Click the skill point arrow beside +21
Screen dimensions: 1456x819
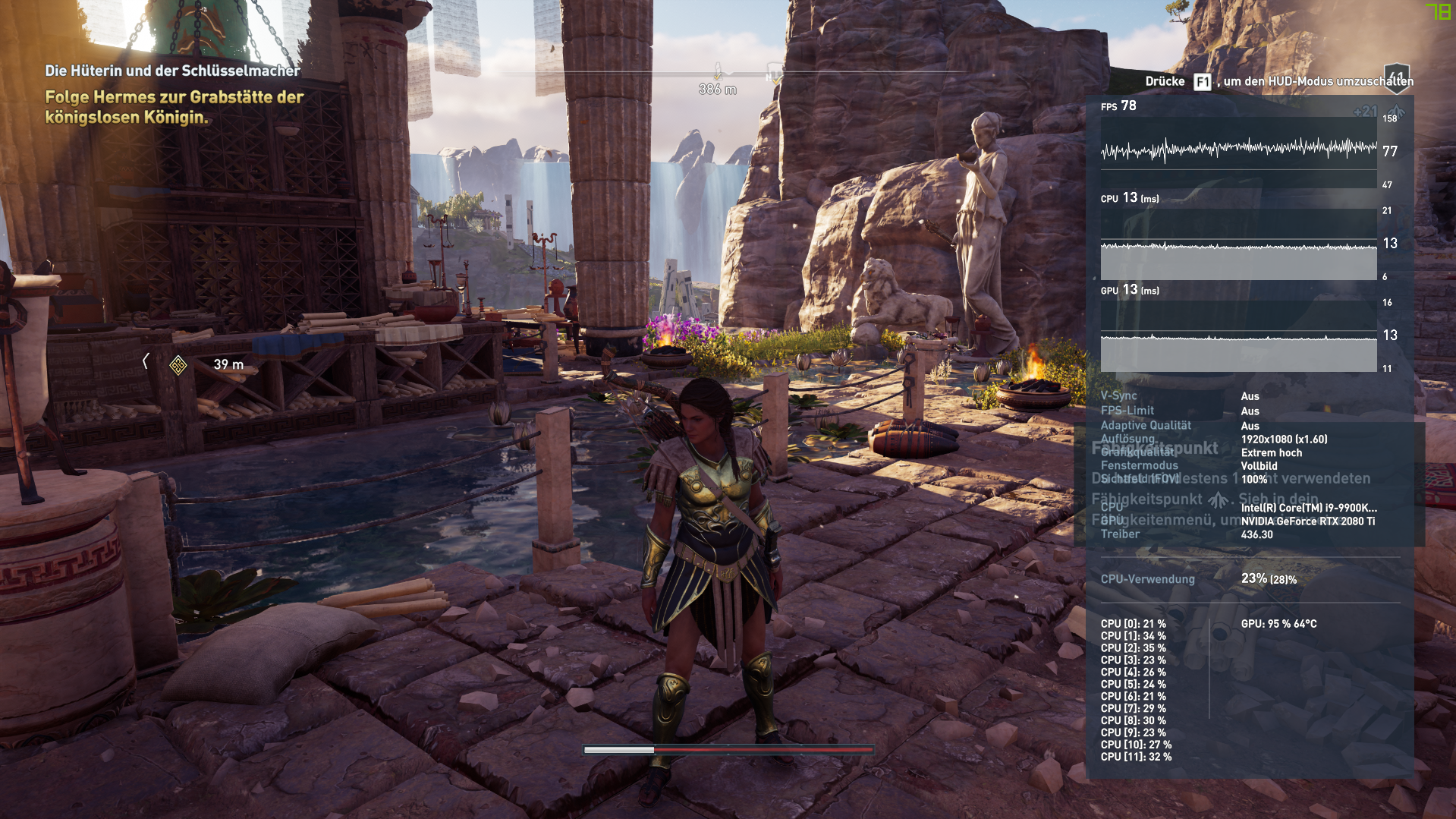point(1396,112)
